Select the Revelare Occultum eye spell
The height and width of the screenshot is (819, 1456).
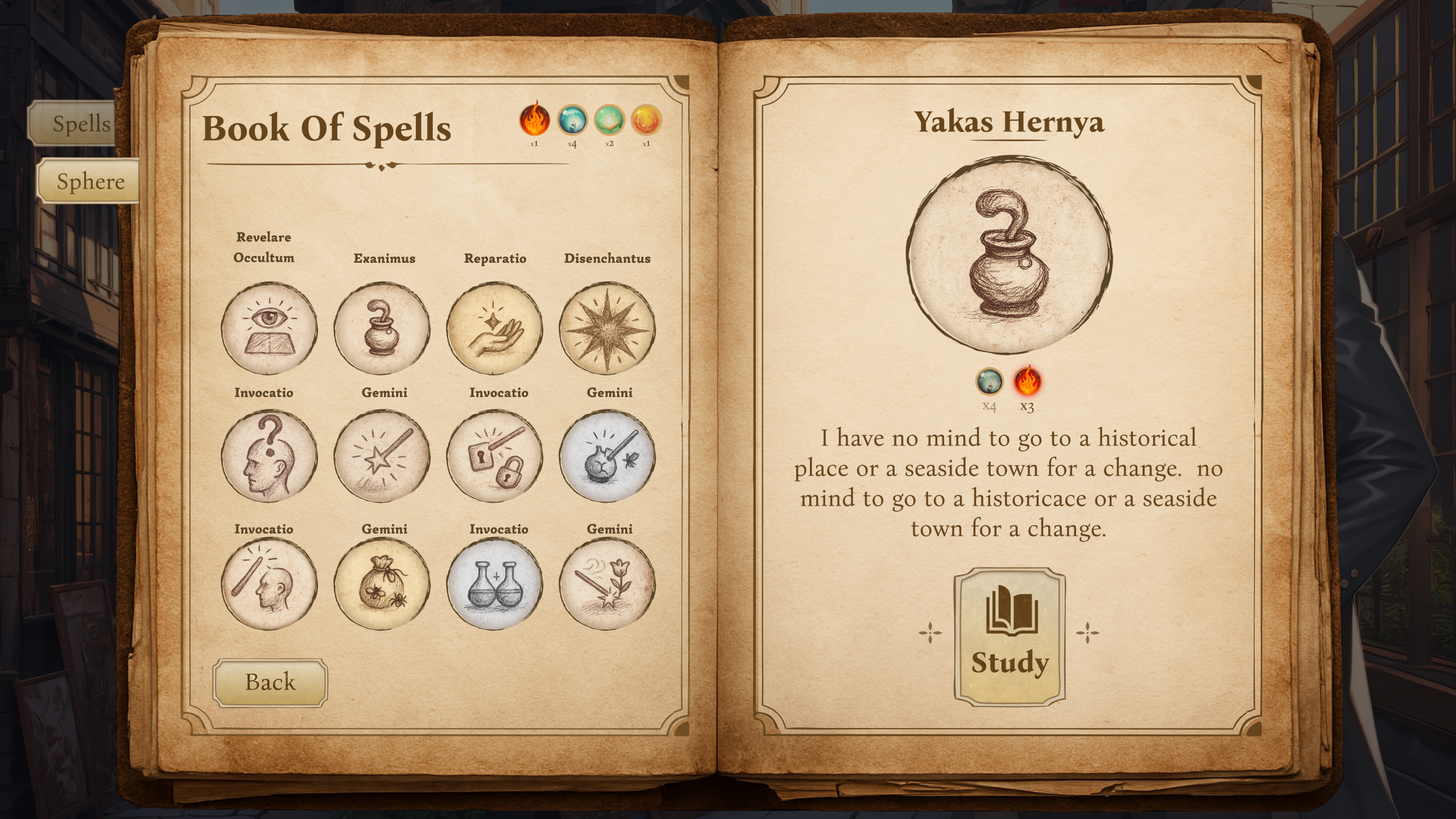pos(268,328)
